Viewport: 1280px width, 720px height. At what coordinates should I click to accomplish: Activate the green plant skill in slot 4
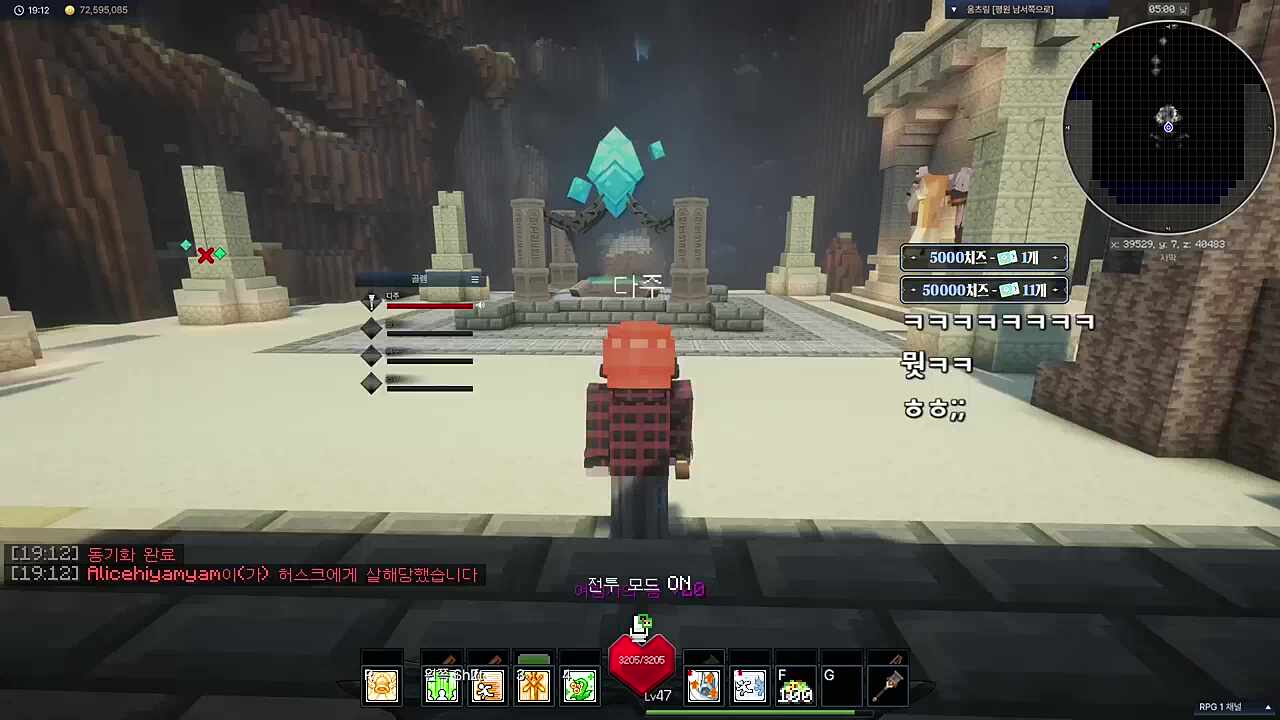click(579, 684)
